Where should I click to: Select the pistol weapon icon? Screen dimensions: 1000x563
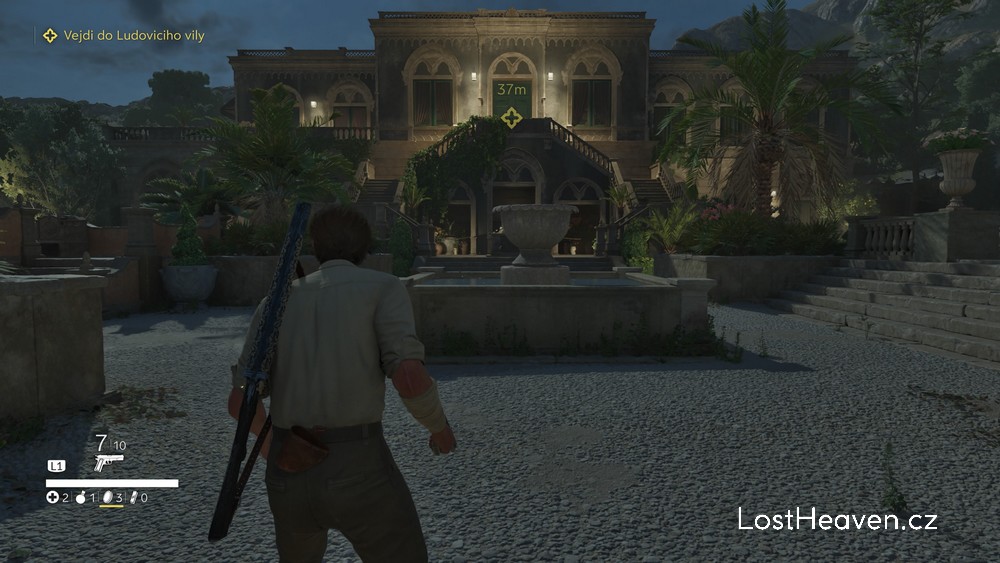(108, 461)
